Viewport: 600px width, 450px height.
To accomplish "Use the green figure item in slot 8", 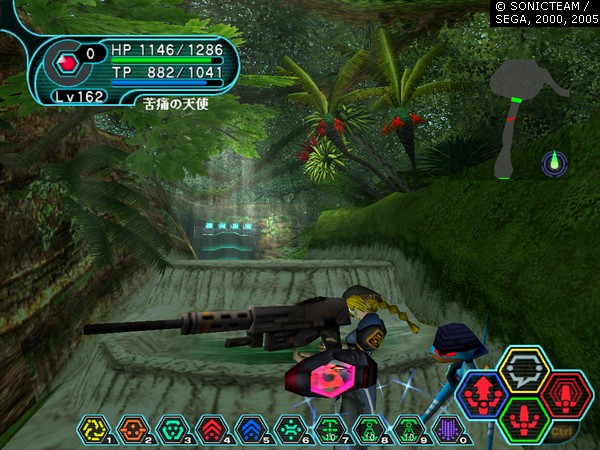I will click(x=366, y=430).
